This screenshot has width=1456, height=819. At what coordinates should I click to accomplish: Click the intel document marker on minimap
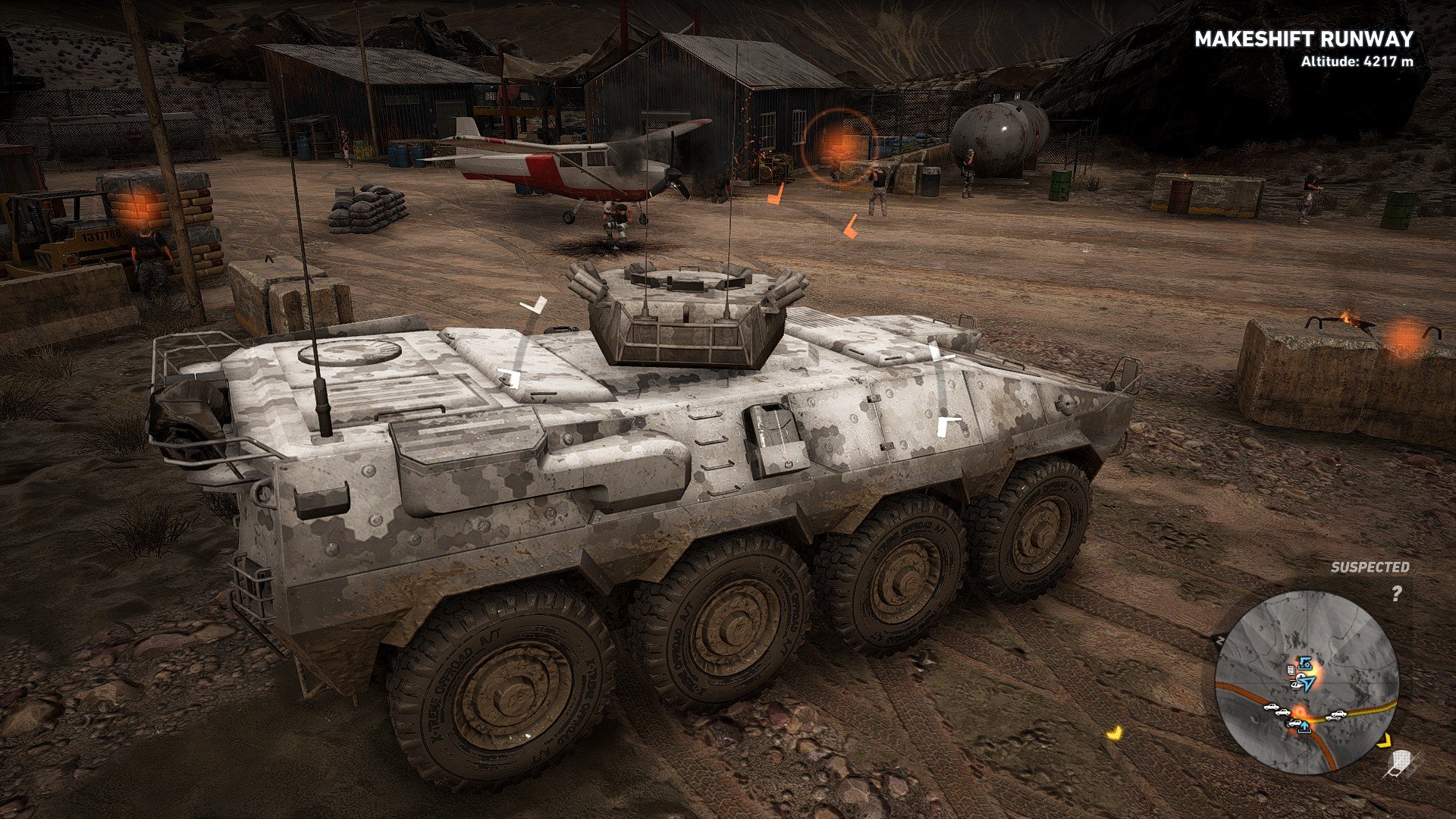1291,670
